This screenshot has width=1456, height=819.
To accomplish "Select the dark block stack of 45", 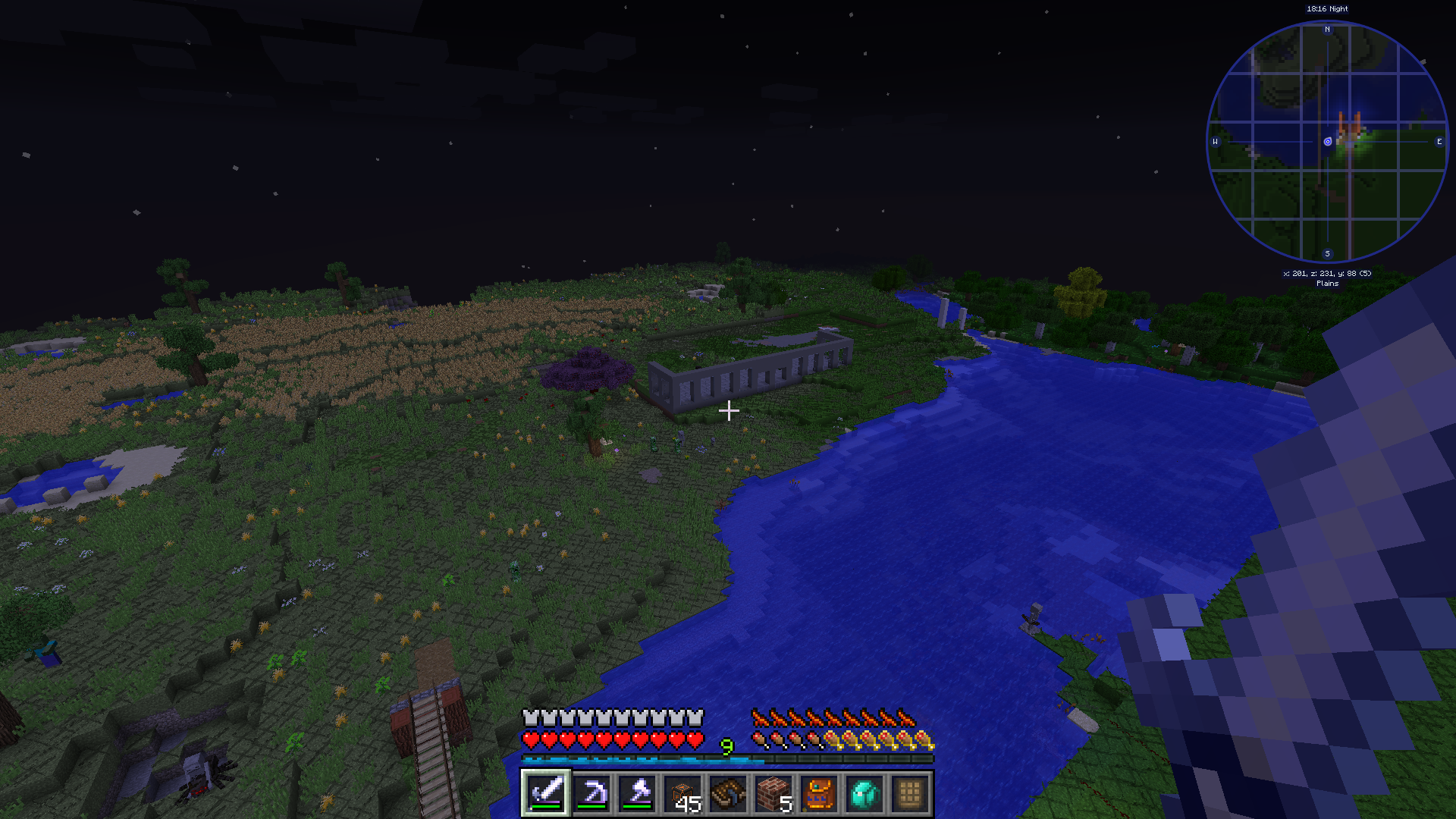I will click(x=682, y=793).
